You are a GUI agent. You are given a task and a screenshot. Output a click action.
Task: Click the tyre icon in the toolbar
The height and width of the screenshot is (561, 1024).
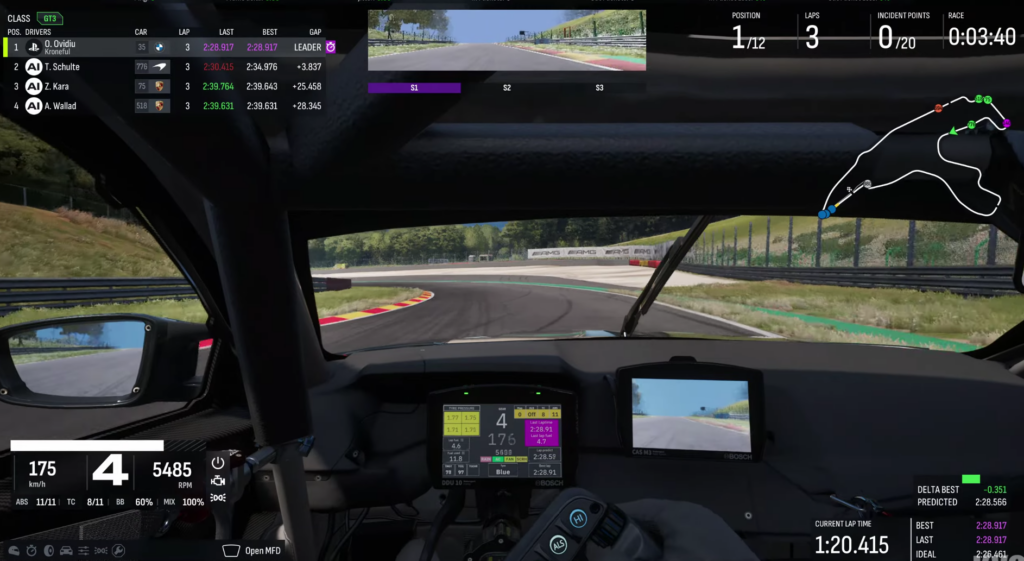pos(48,550)
